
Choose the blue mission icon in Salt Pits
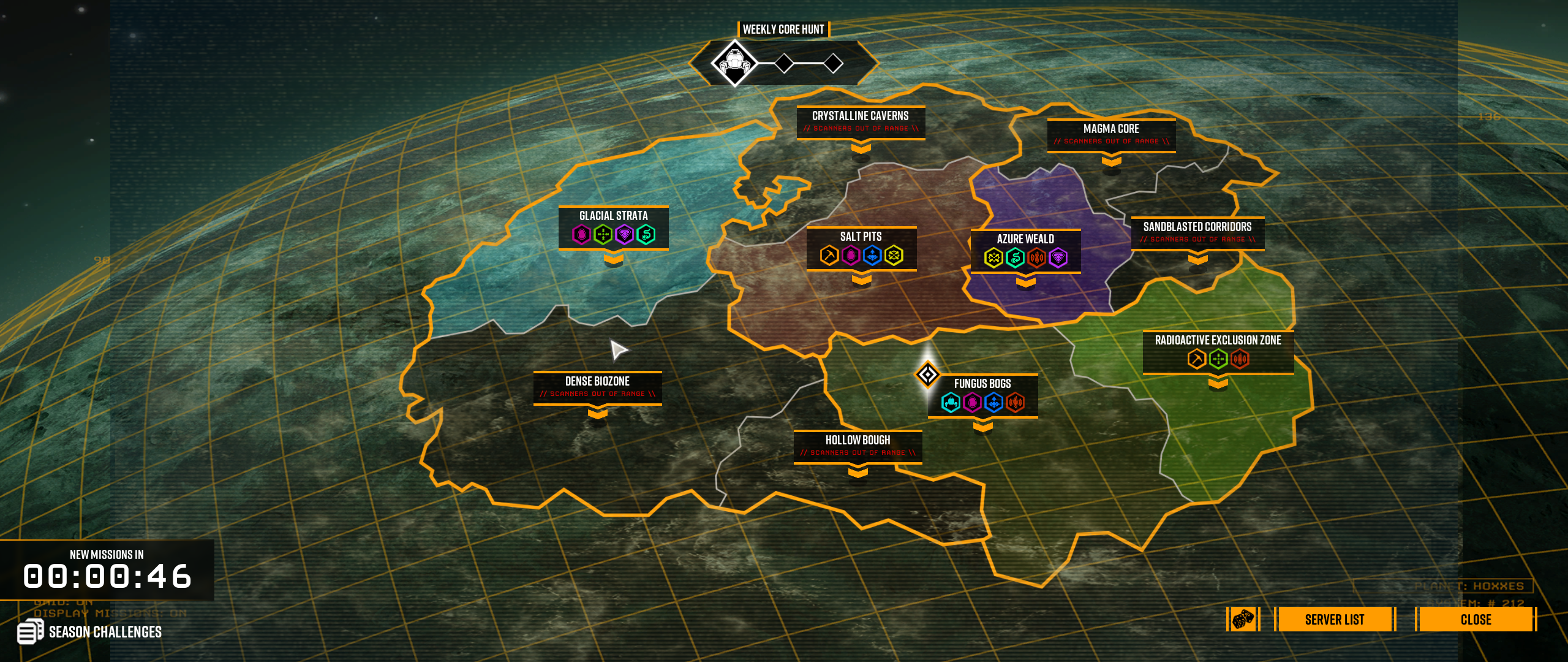872,255
